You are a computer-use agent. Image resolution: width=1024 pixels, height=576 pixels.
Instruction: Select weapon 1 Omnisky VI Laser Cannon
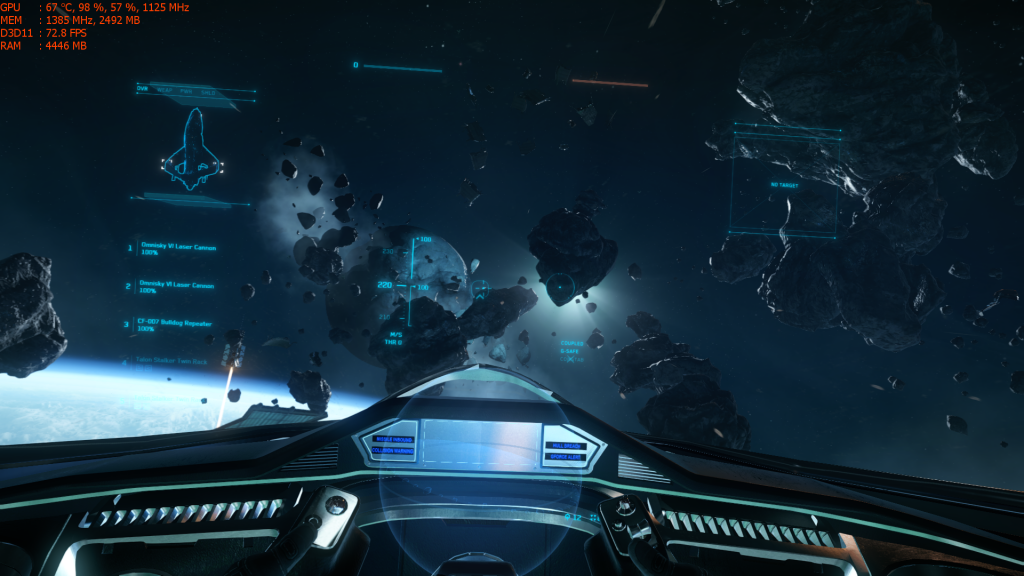[177, 248]
